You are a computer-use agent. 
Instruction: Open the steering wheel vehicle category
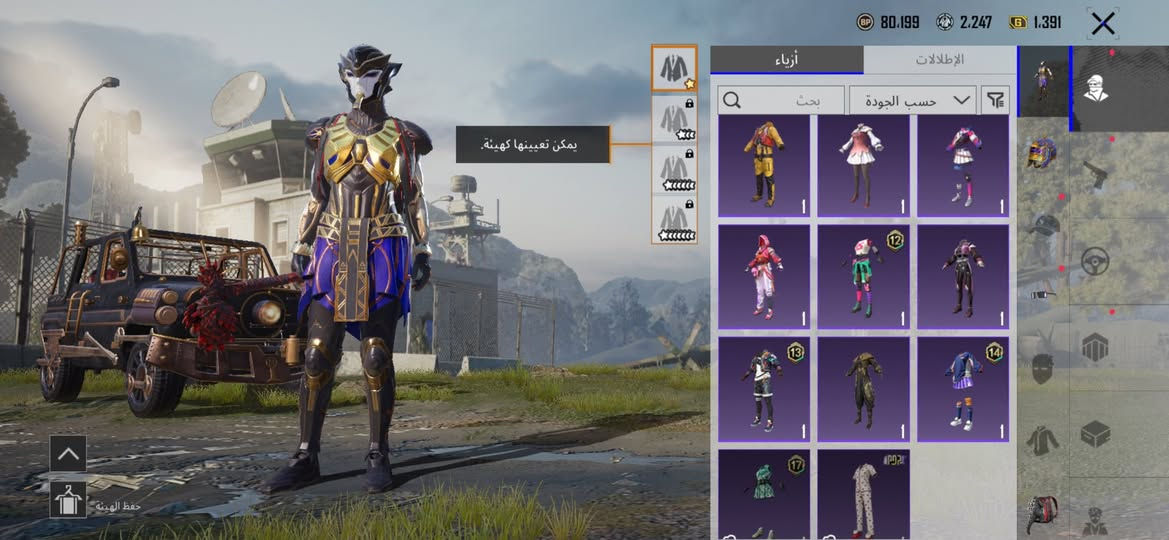(1095, 262)
